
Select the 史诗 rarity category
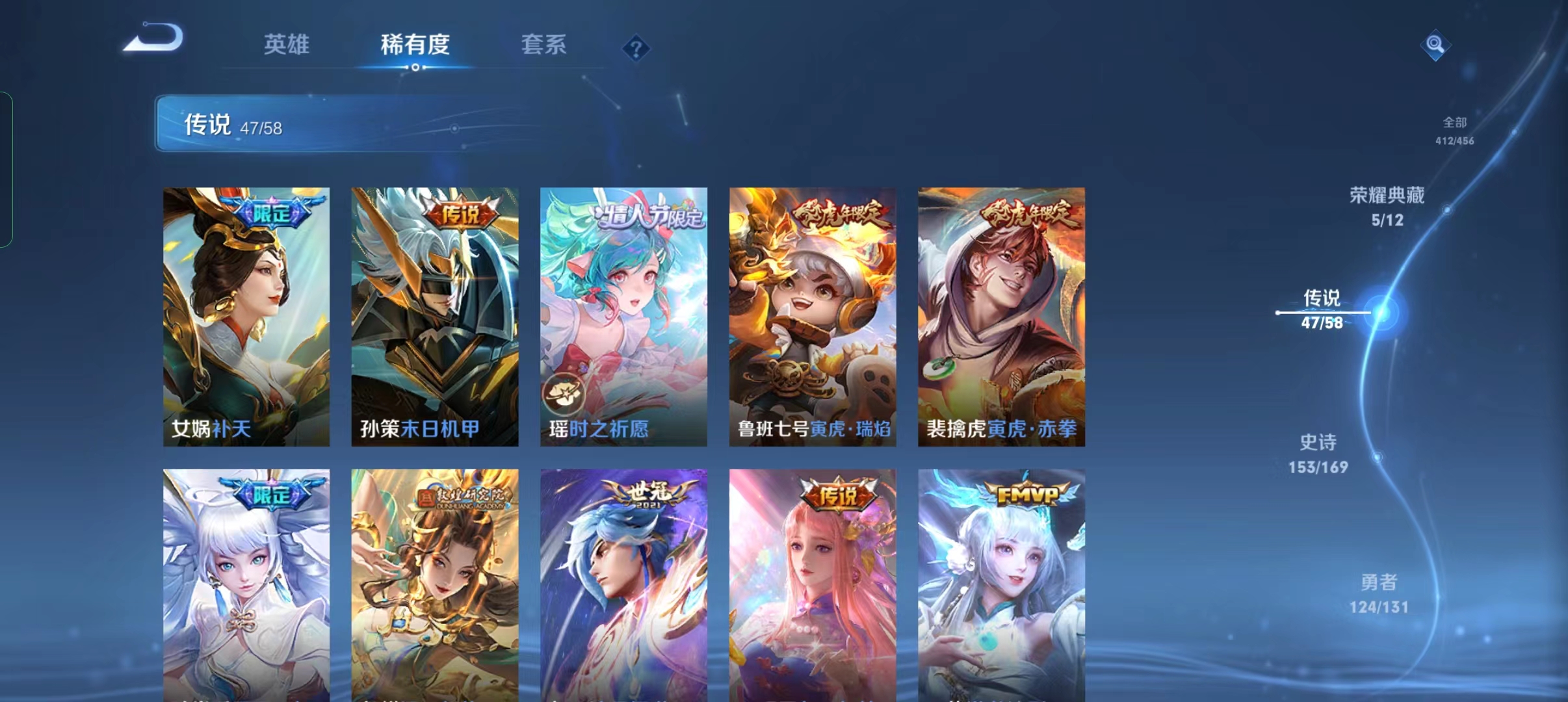(1320, 452)
